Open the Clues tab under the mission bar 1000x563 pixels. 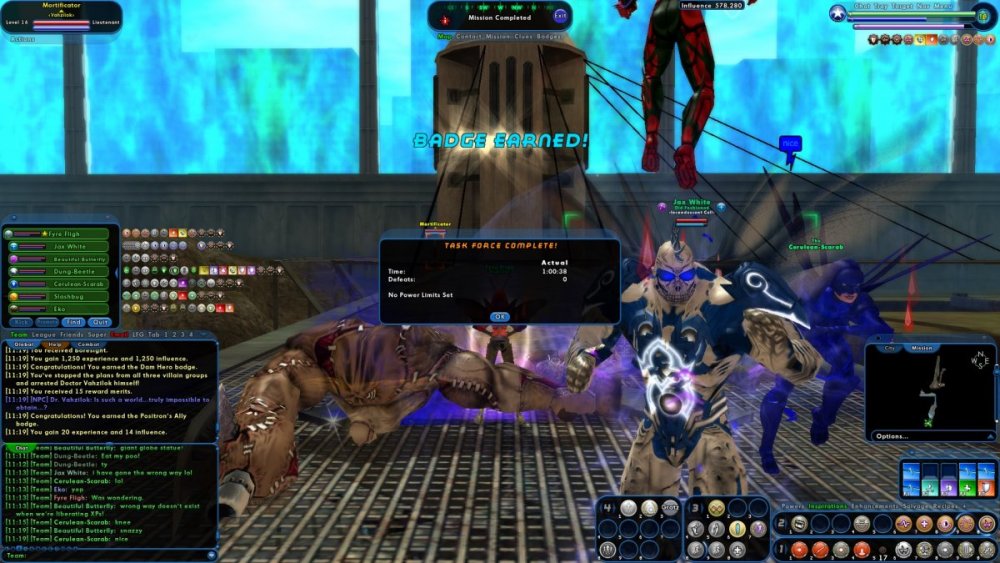point(522,37)
